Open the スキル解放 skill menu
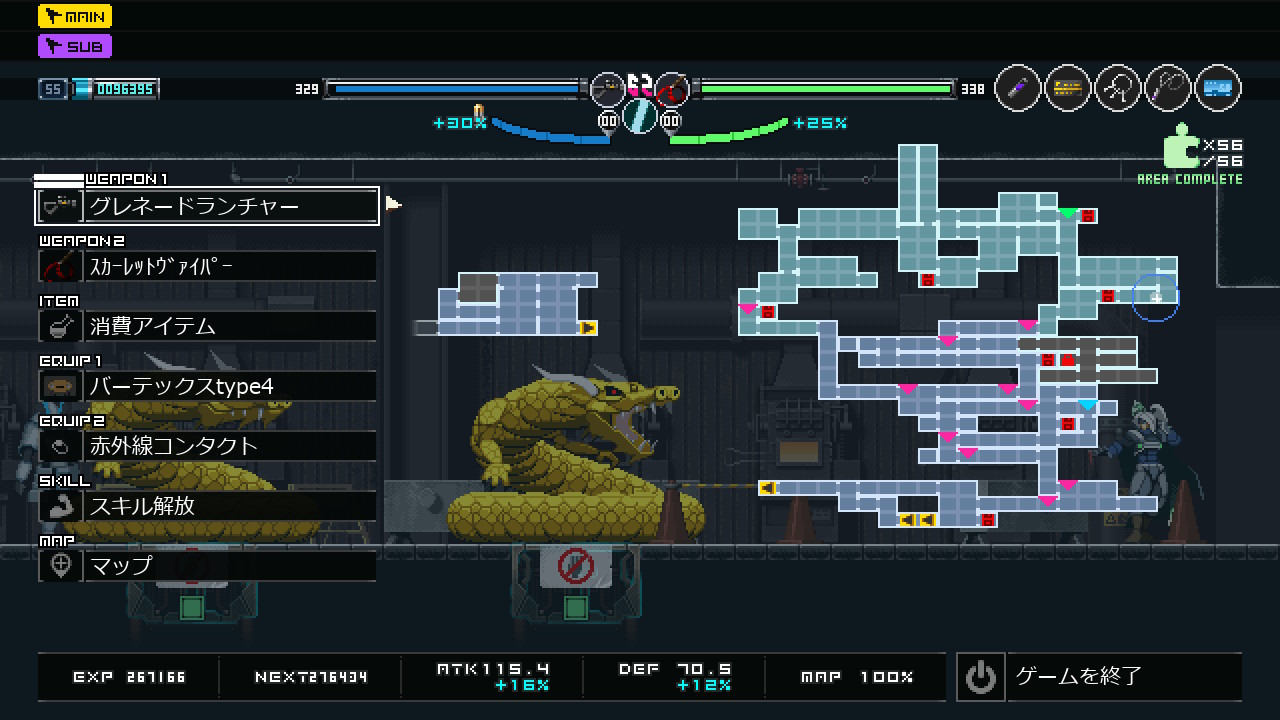Viewport: 1280px width, 720px height. click(207, 506)
